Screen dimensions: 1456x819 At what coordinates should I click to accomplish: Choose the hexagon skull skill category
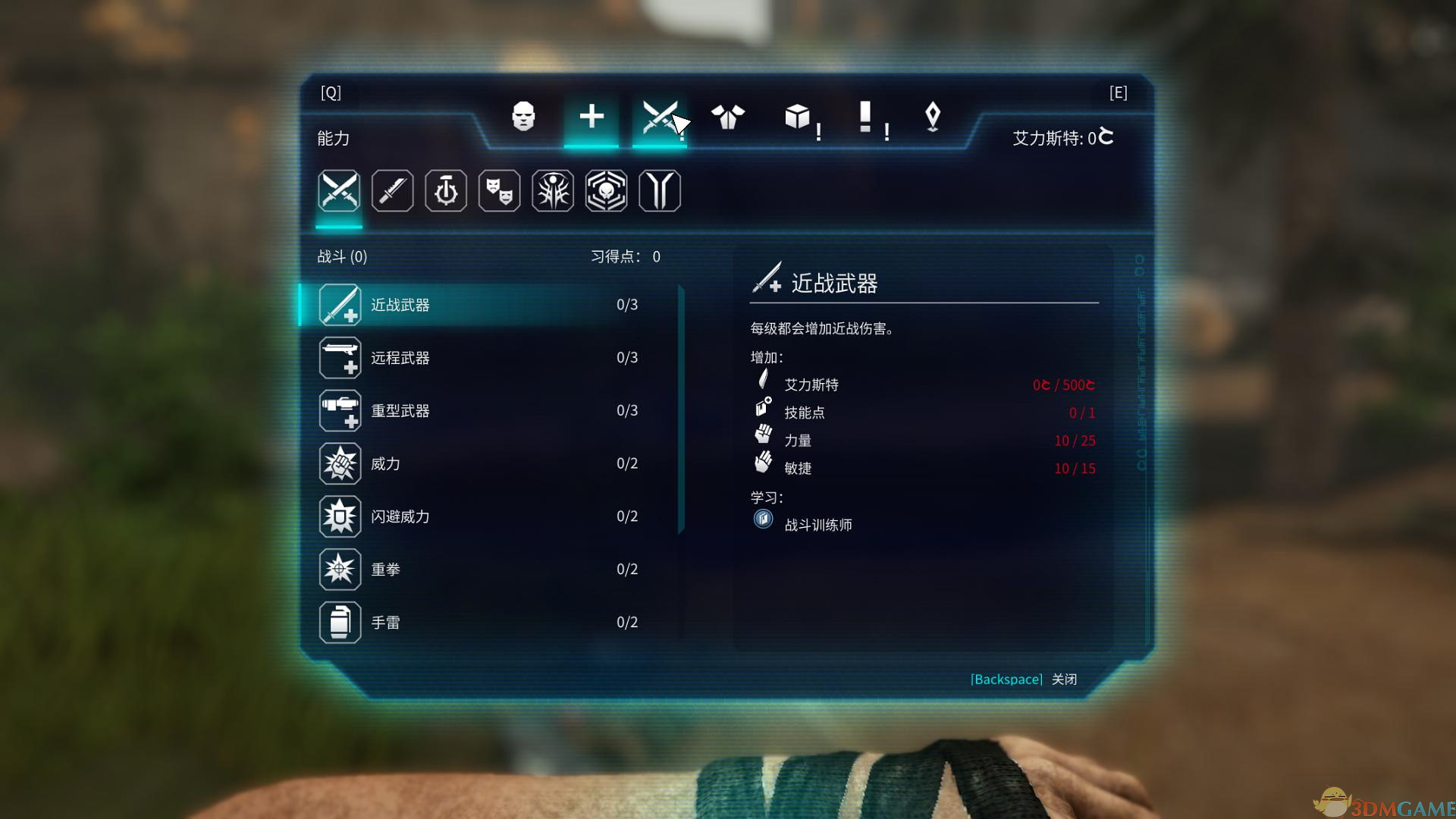tap(606, 190)
